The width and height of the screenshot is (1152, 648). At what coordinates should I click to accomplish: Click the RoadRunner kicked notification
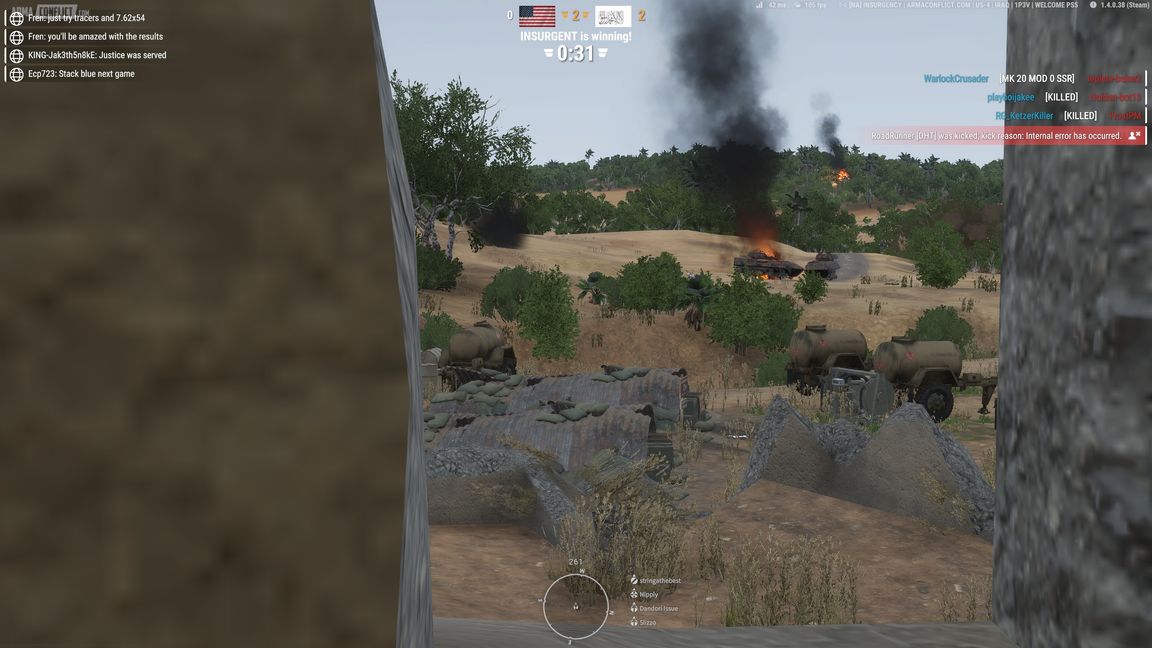click(996, 136)
